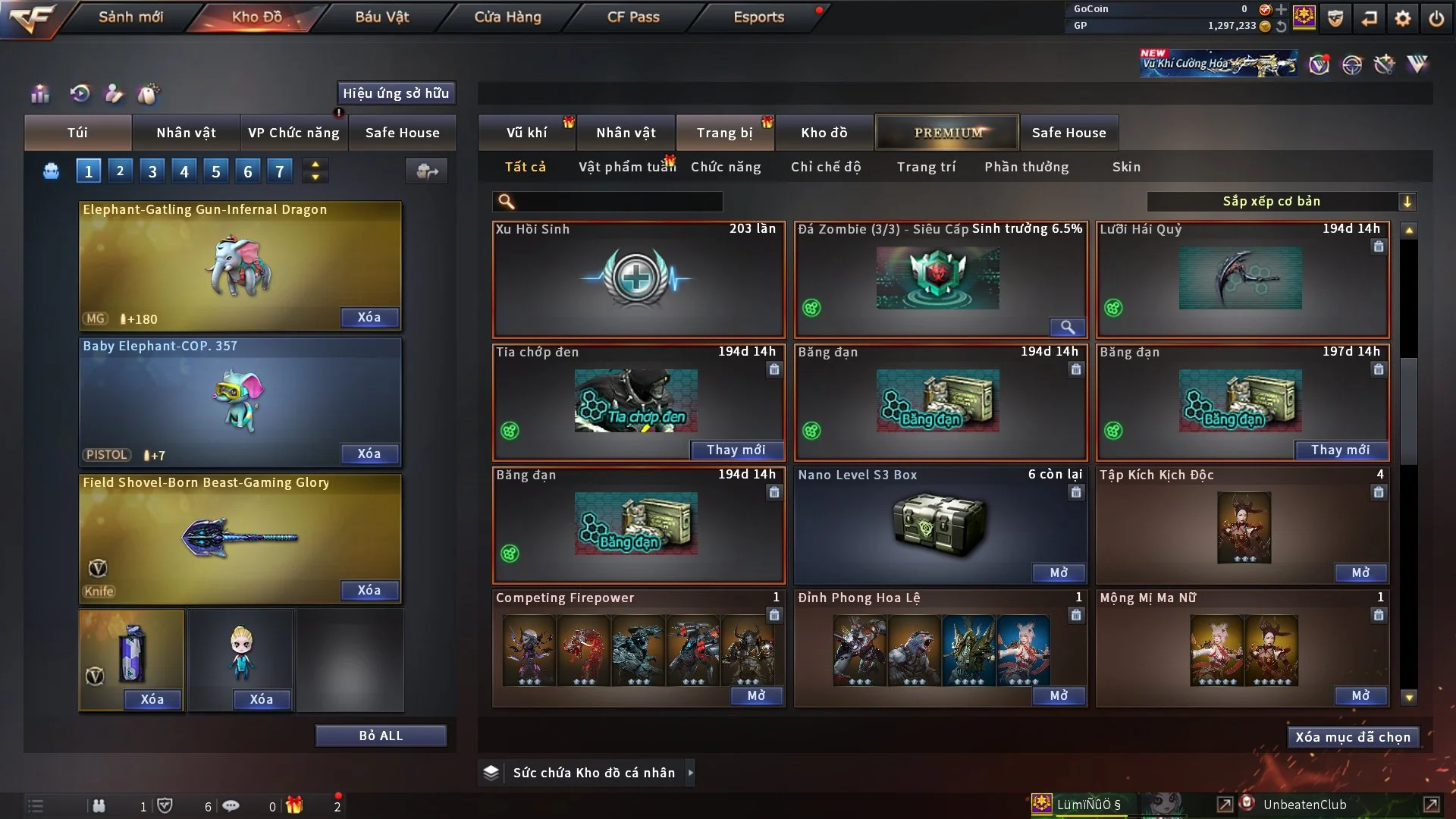Remove the Elephant-Gatling Gun with Xóa
The image size is (1456, 819).
click(369, 317)
